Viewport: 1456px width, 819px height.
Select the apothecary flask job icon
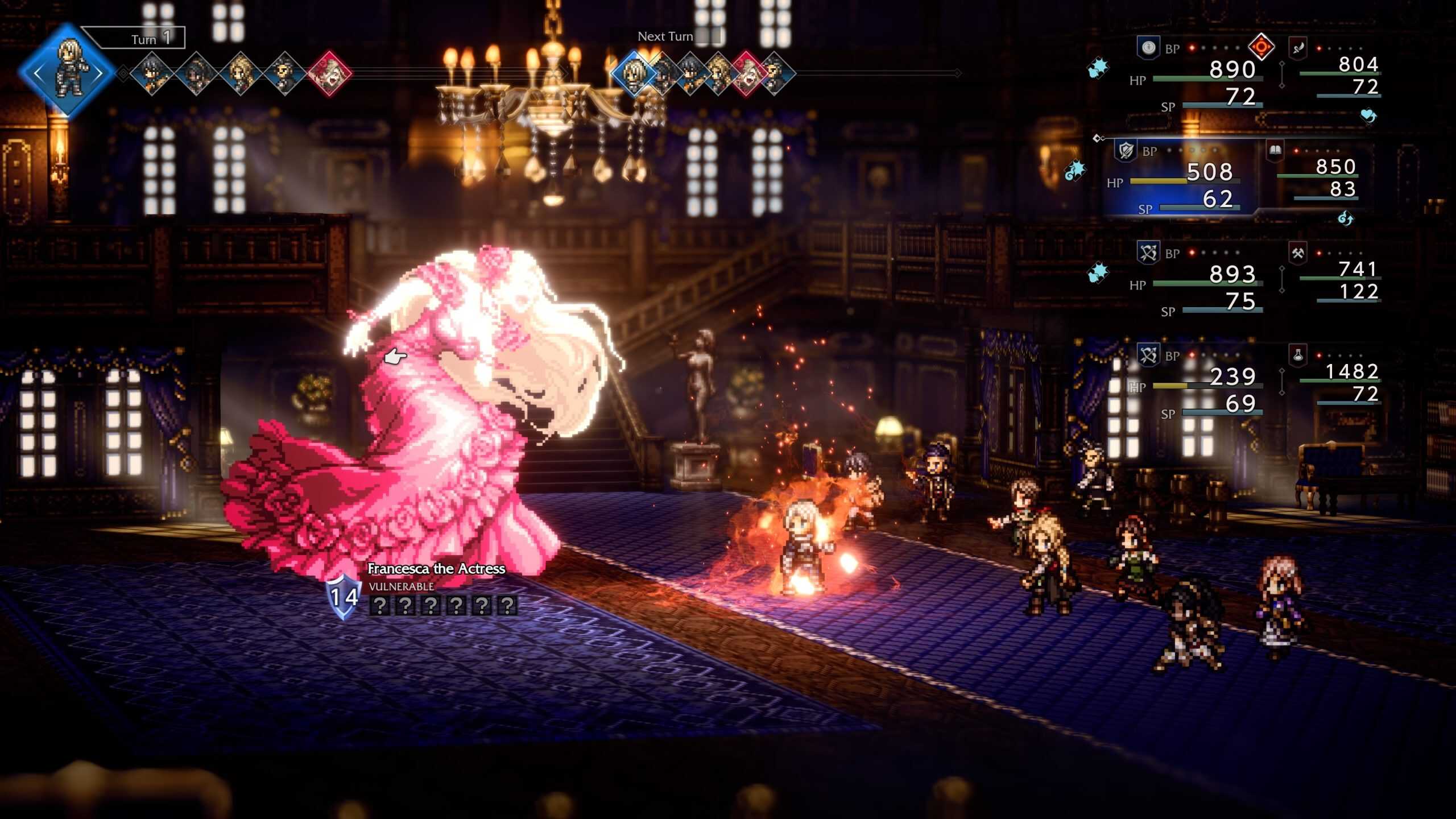[1298, 355]
